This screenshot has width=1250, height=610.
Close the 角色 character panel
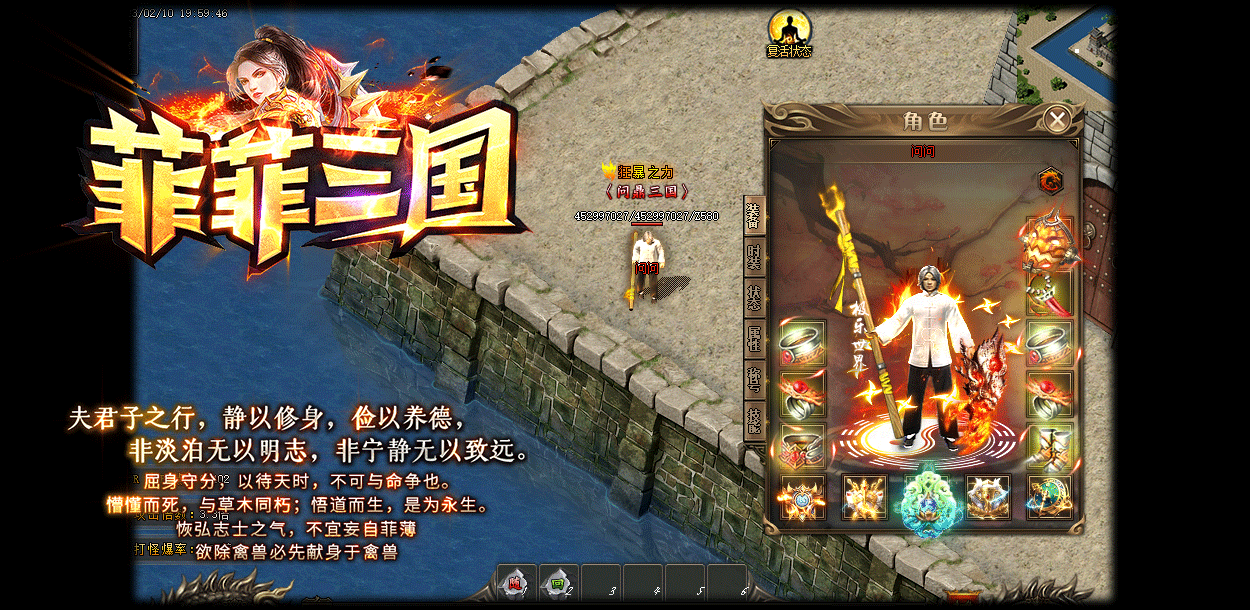click(x=1057, y=120)
